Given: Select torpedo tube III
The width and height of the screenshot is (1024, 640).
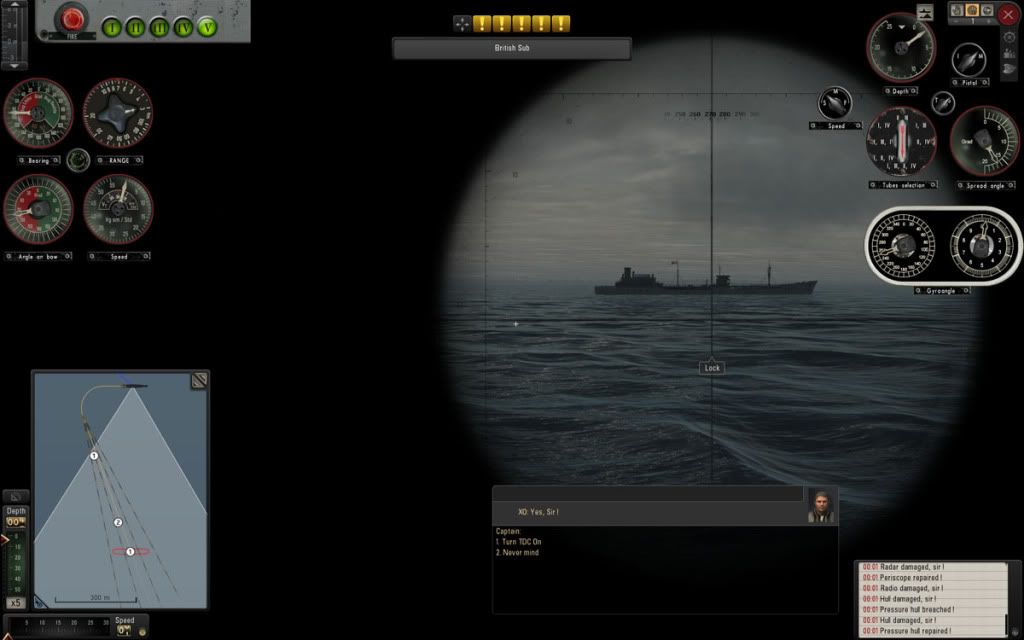Looking at the screenshot, I should point(159,27).
